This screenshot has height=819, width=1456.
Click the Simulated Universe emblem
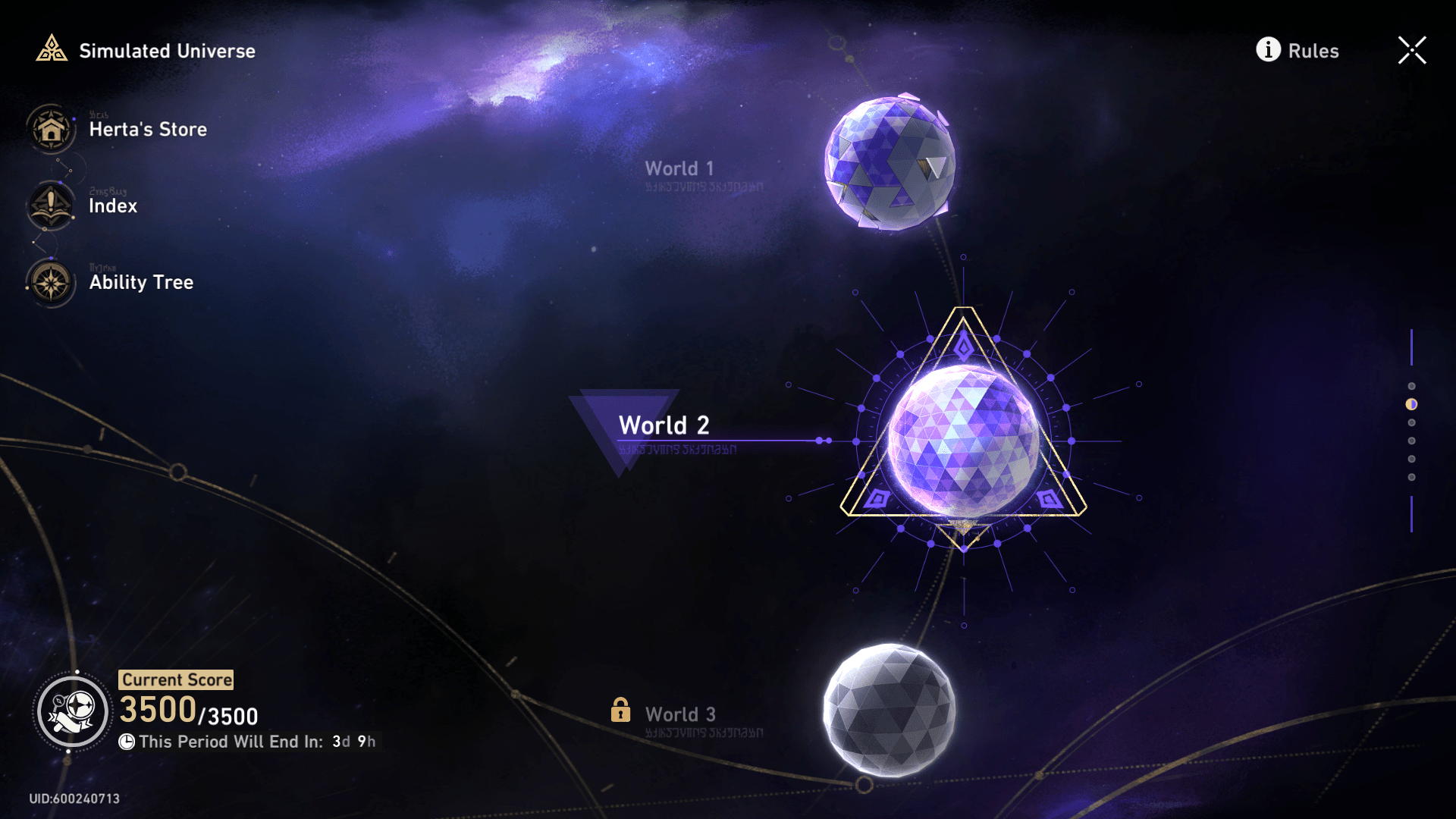pyautogui.click(x=52, y=50)
